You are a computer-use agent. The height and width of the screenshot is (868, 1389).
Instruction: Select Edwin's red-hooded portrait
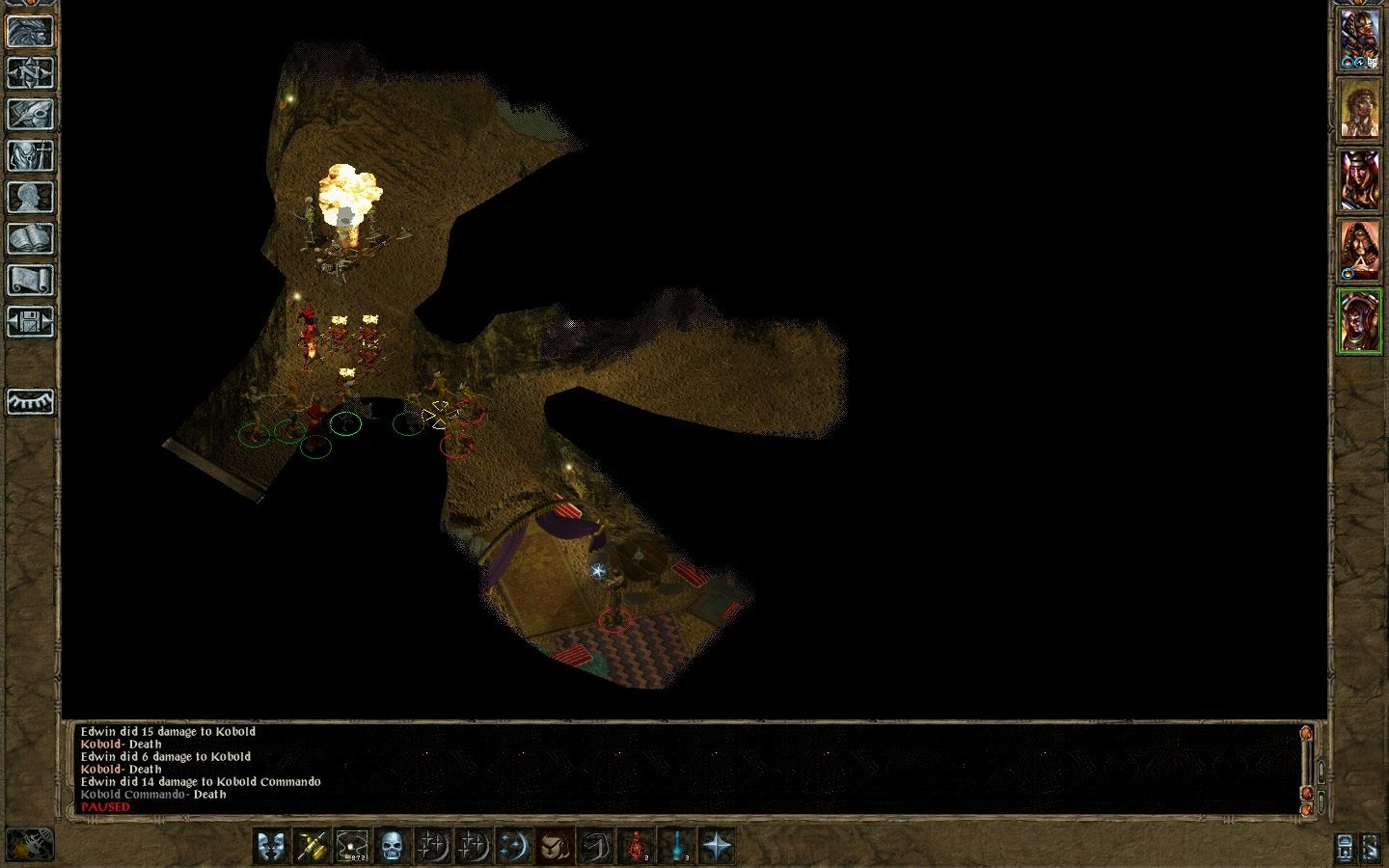click(1359, 251)
